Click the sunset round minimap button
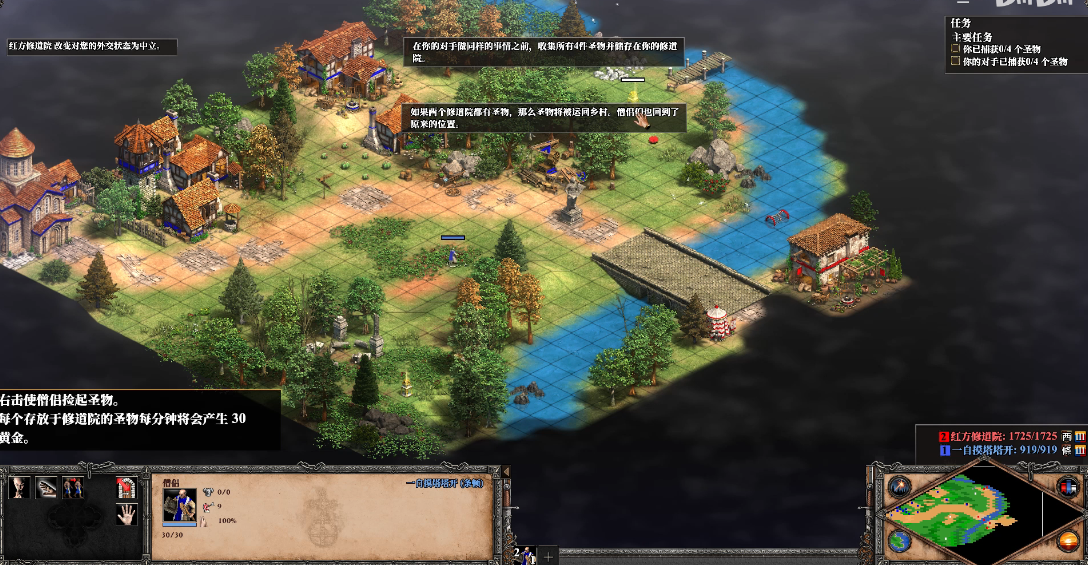1088x565 pixels. click(x=1066, y=542)
